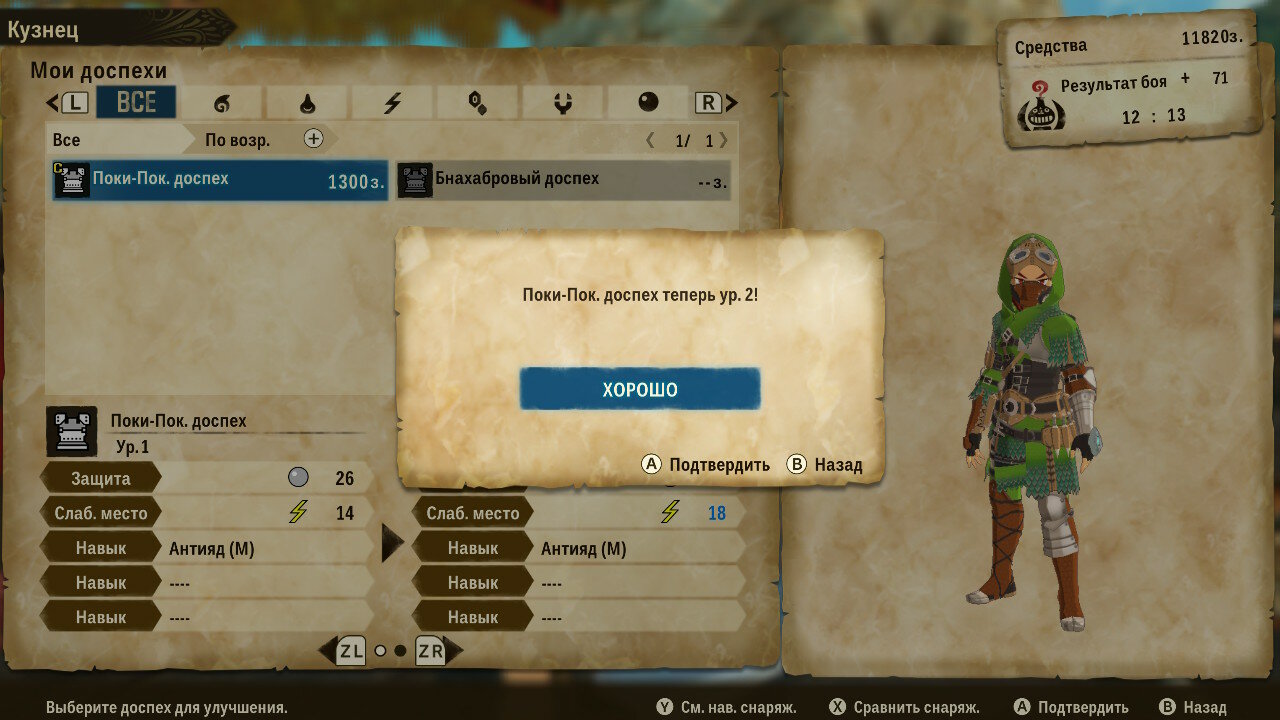Click the left arrow before the tabs
Viewport: 1280px width, 720px height.
(53, 102)
